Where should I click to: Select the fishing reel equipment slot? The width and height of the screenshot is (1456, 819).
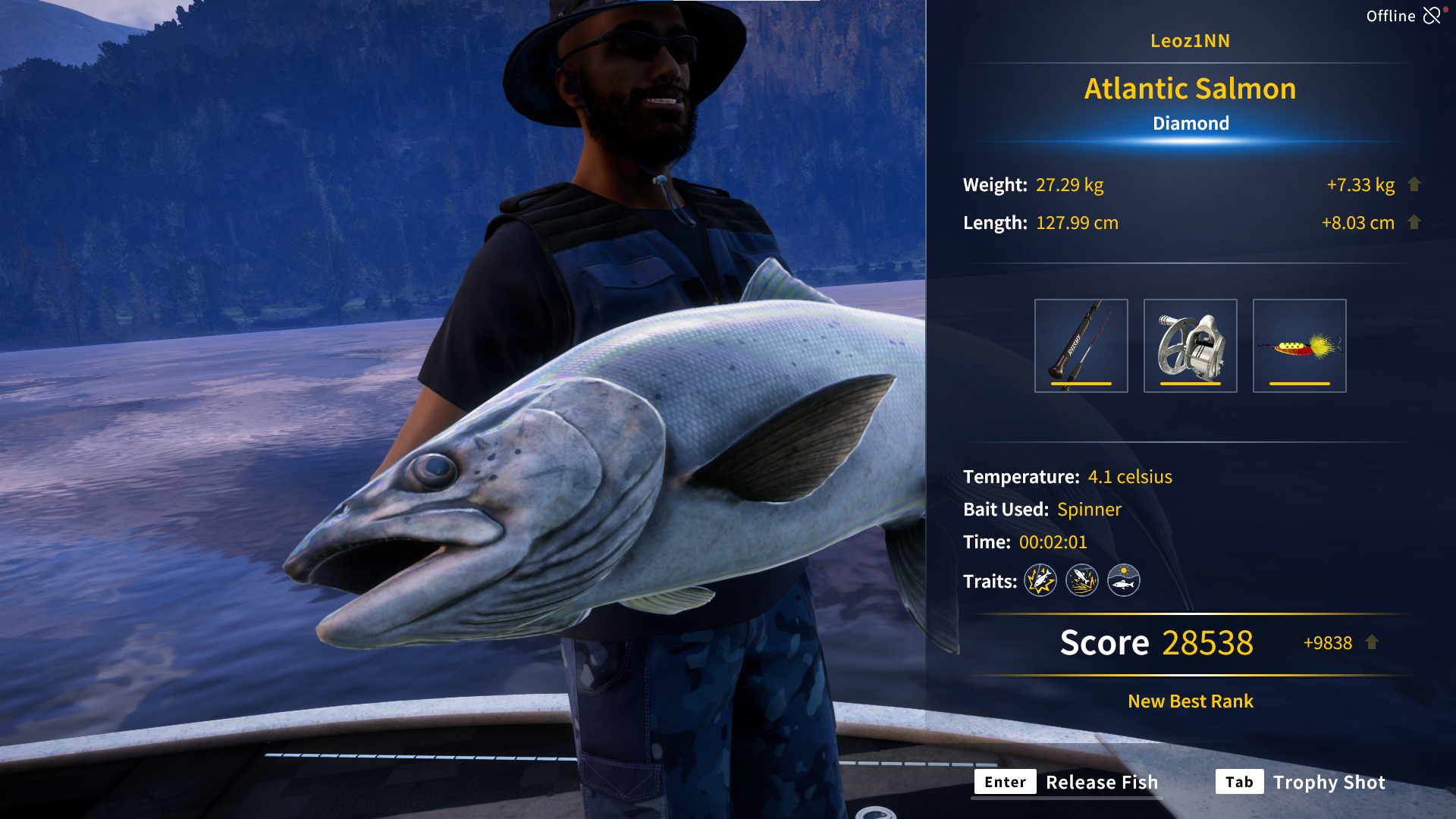[1190, 346]
